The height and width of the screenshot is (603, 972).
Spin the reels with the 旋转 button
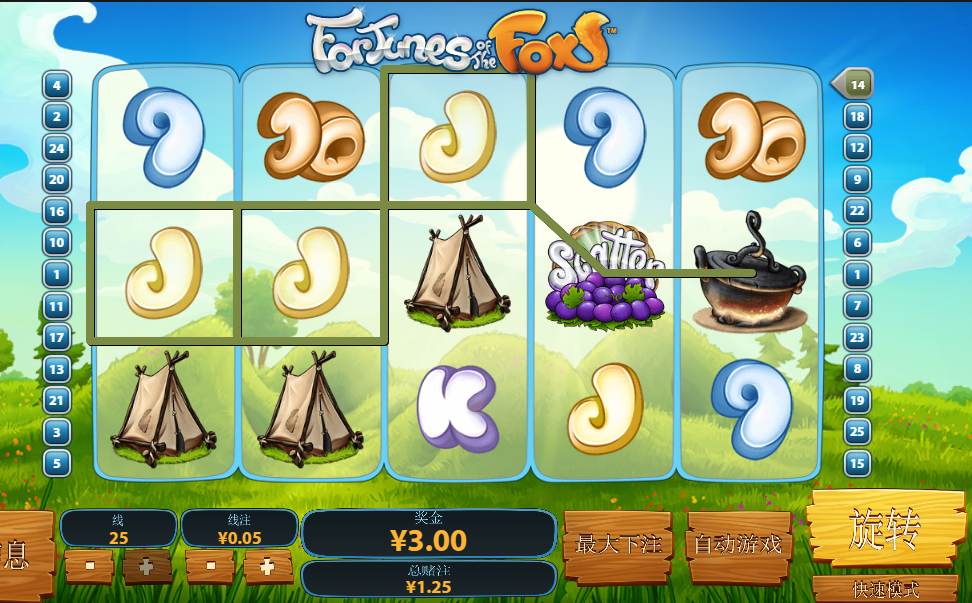tap(885, 528)
